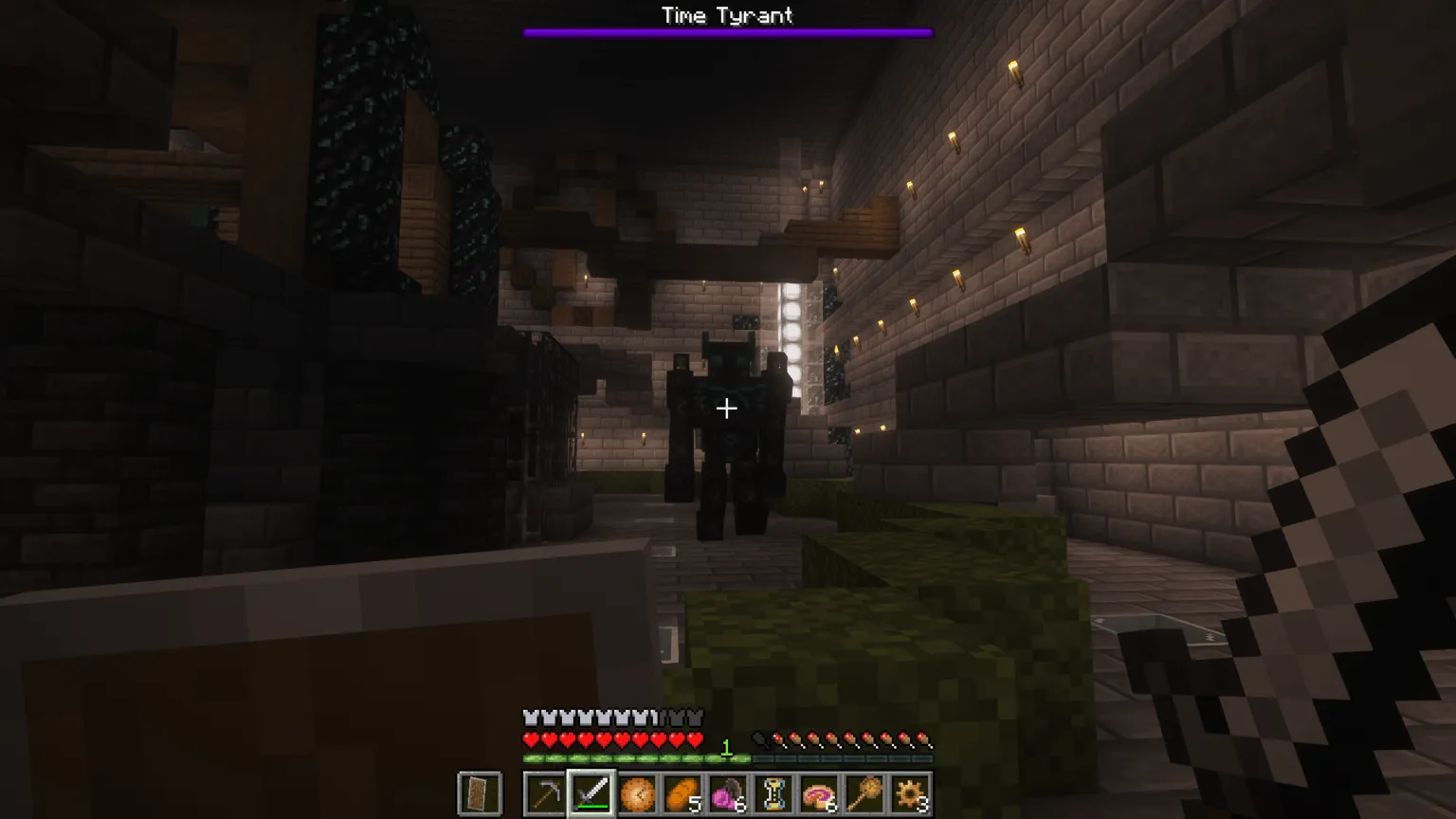Screen dimensions: 1456x819
Task: Select the hourglass item in the hotbar
Action: click(773, 793)
